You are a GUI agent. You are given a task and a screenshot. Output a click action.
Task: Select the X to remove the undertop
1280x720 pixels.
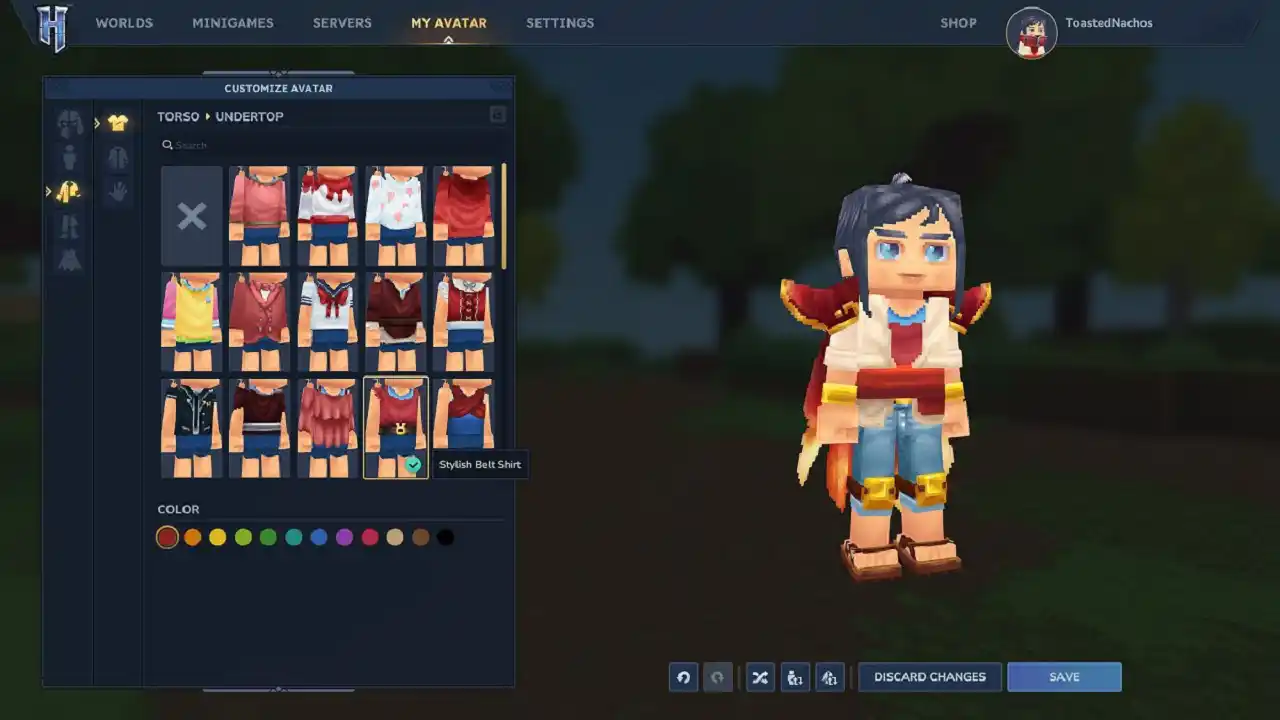(x=191, y=215)
